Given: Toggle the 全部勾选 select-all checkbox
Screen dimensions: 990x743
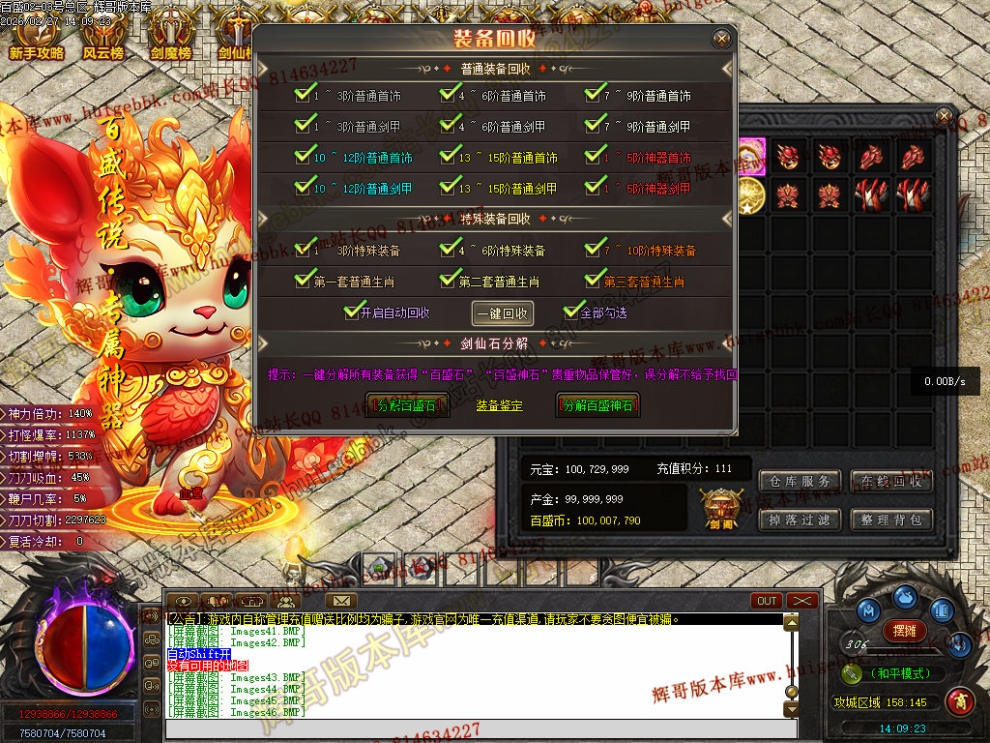Looking at the screenshot, I should [x=573, y=312].
